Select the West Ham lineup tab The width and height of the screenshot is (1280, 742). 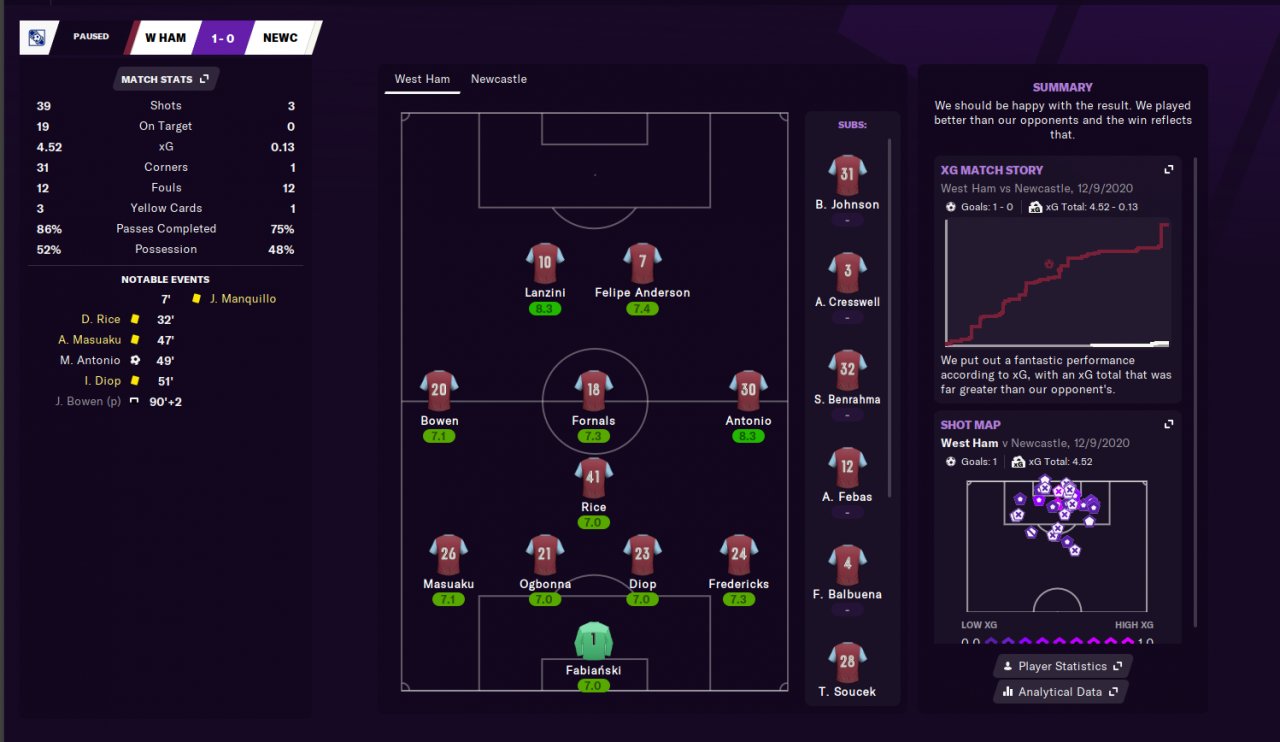coord(422,79)
